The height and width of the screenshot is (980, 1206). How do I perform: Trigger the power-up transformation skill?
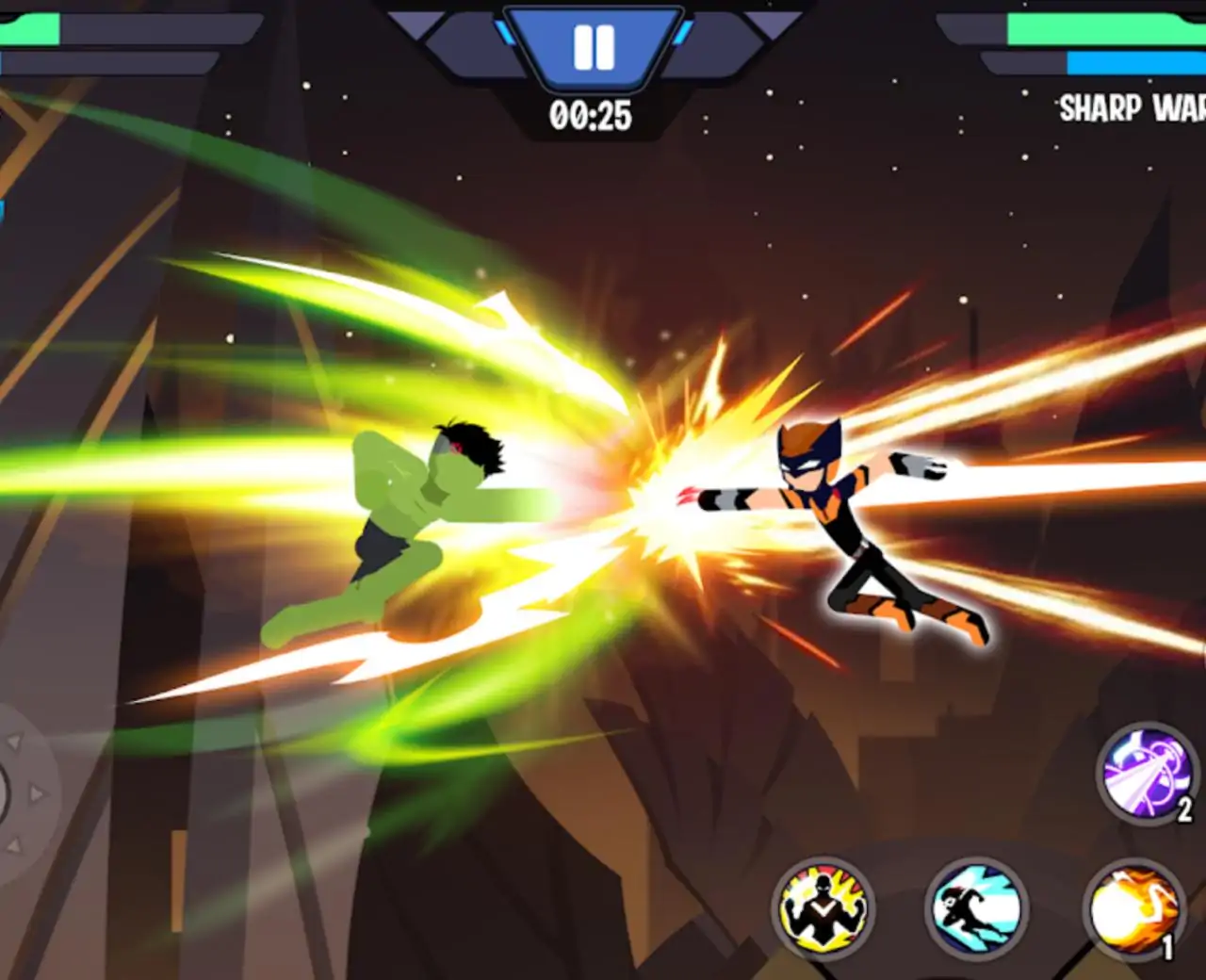[x=823, y=908]
